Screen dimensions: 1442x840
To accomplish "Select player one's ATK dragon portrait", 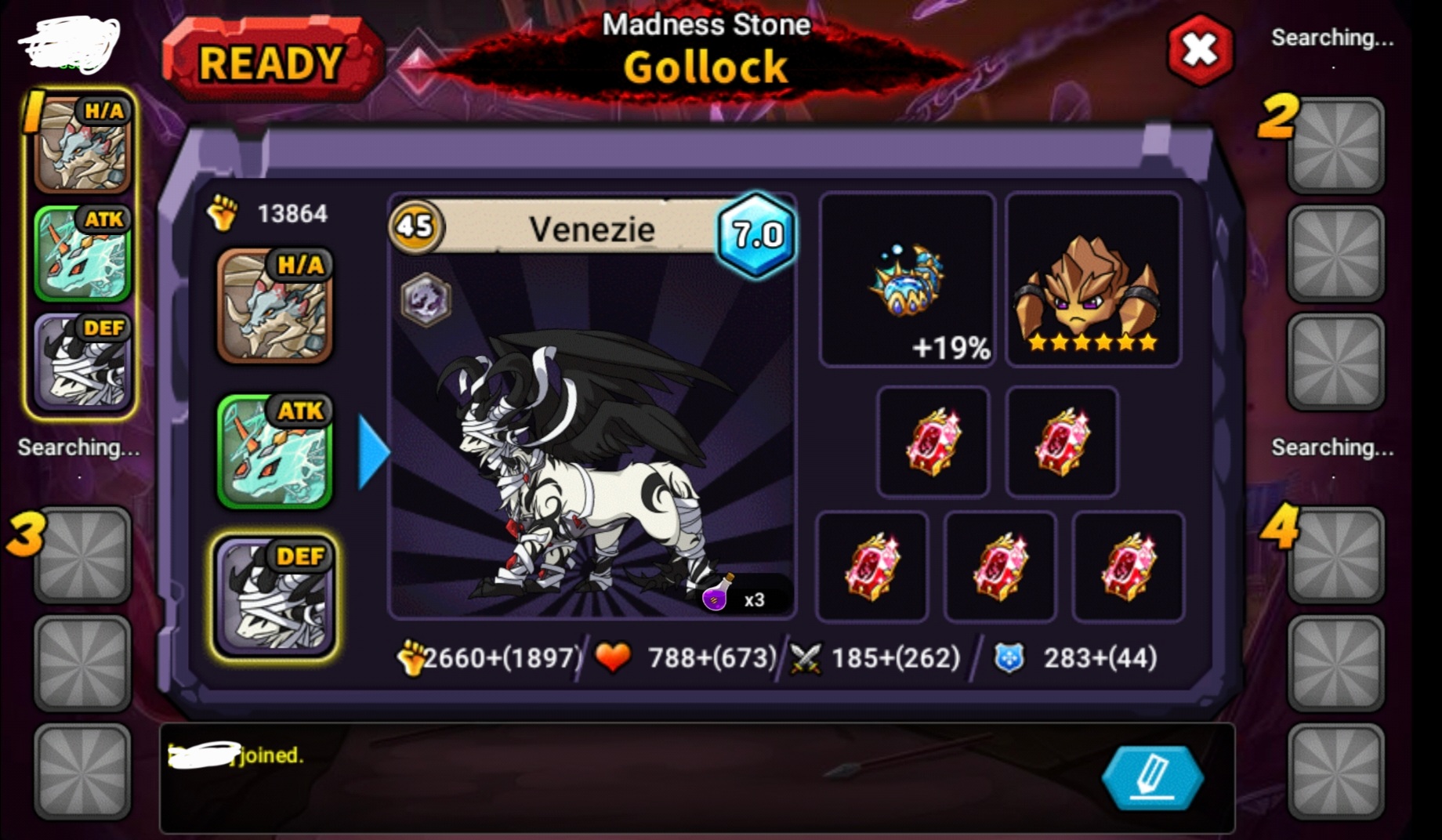I will (x=82, y=253).
